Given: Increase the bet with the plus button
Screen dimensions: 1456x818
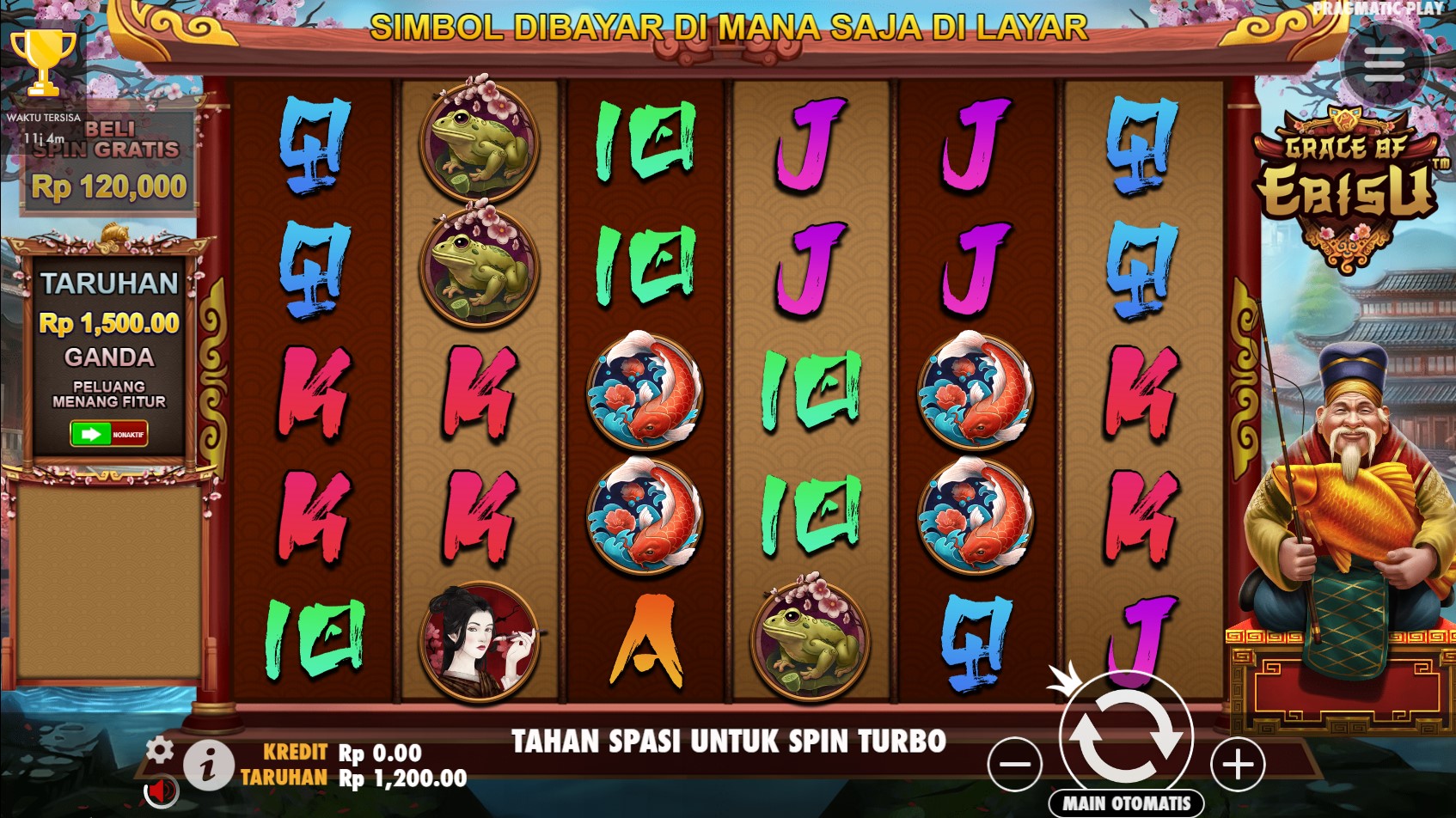Looking at the screenshot, I should pos(1238,764).
